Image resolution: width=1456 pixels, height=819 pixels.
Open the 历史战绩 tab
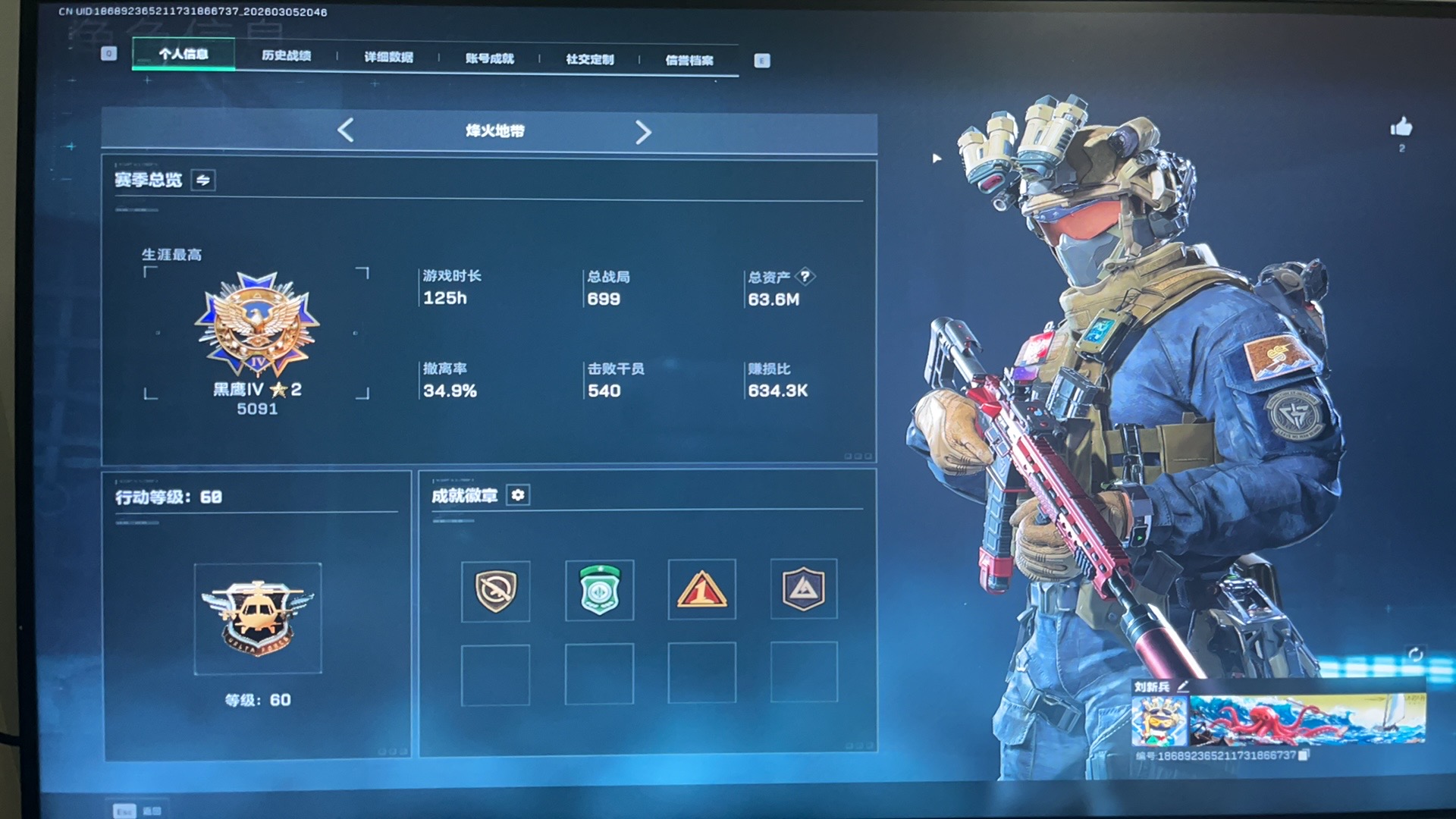click(x=286, y=55)
